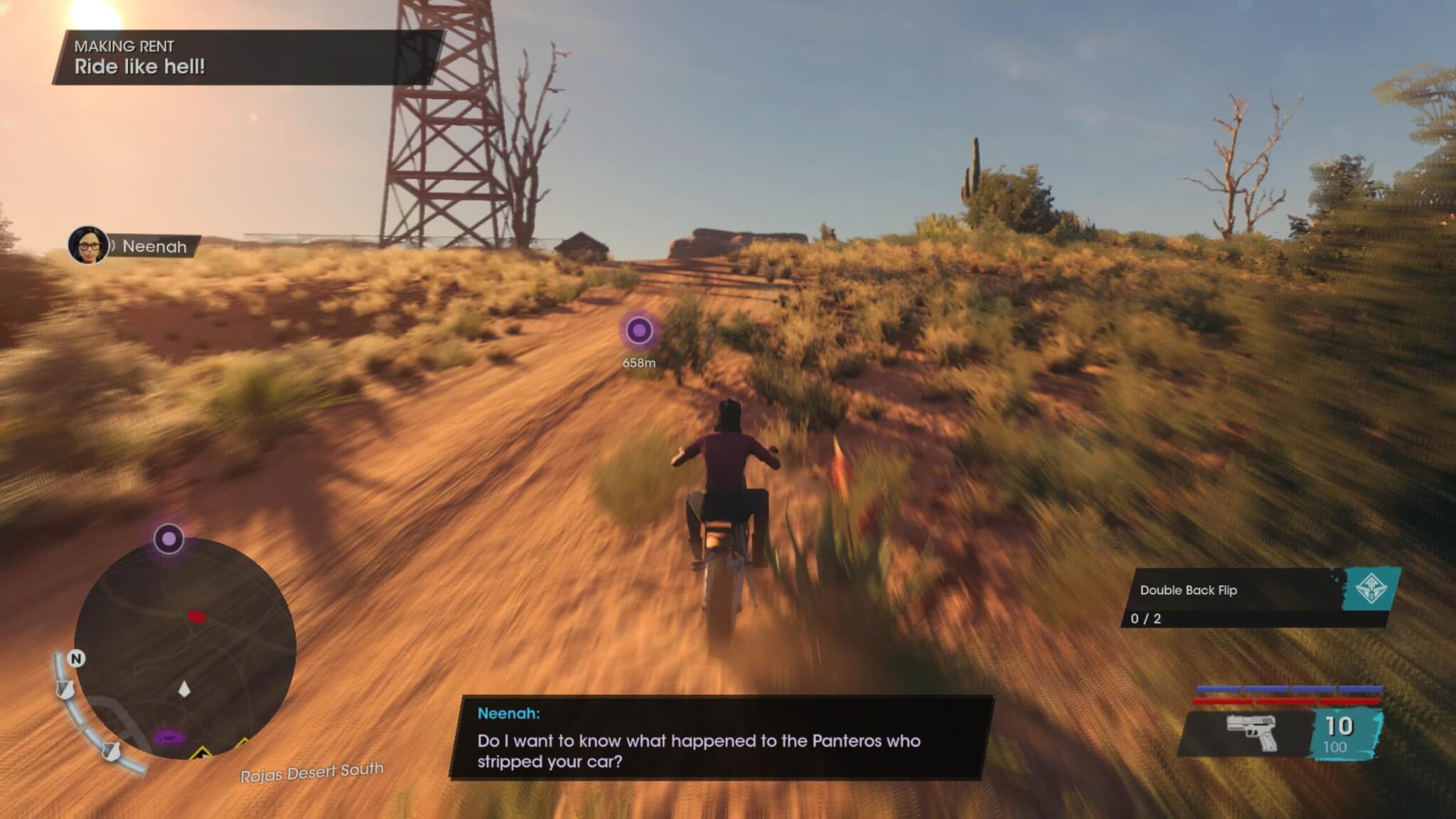Open the circular minimap
1456x819 pixels.
(x=185, y=648)
